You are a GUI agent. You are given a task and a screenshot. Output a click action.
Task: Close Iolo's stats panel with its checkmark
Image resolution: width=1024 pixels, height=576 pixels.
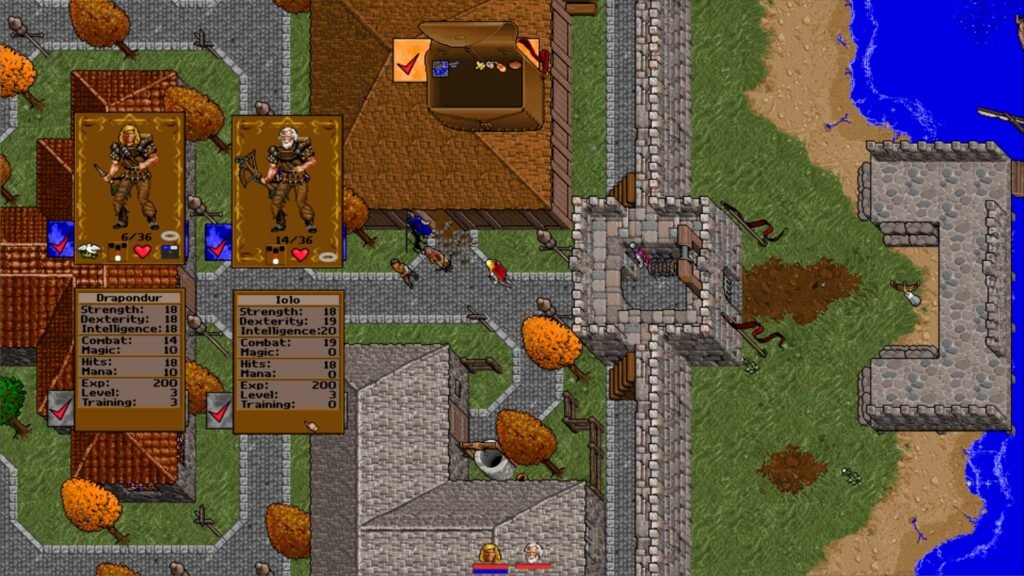pyautogui.click(x=219, y=410)
